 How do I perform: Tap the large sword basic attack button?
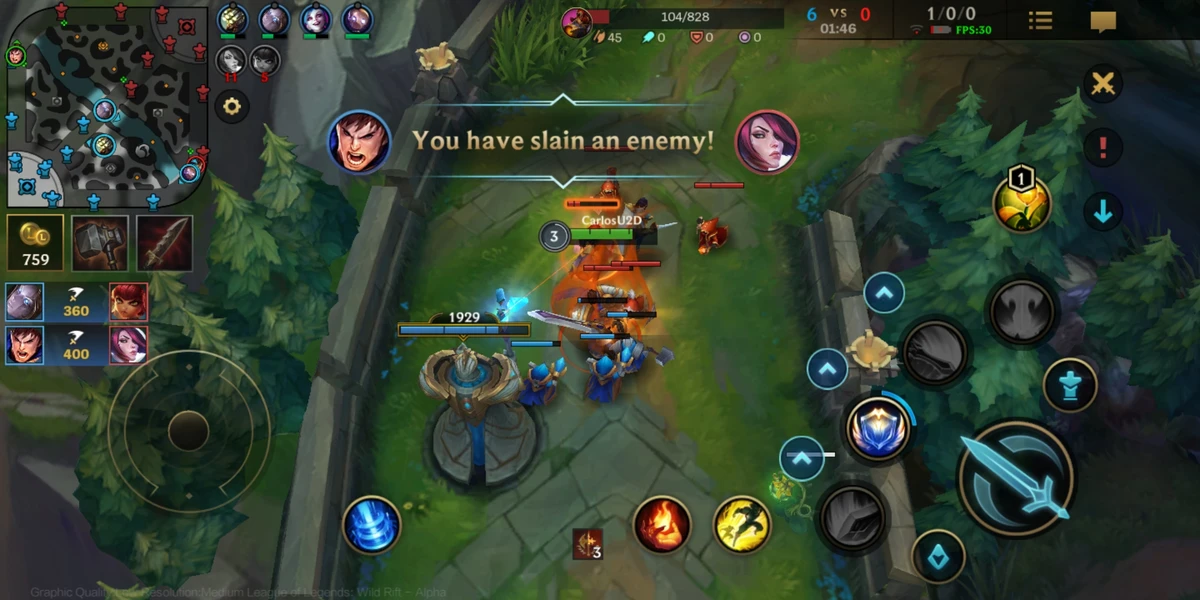pyautogui.click(x=1016, y=478)
